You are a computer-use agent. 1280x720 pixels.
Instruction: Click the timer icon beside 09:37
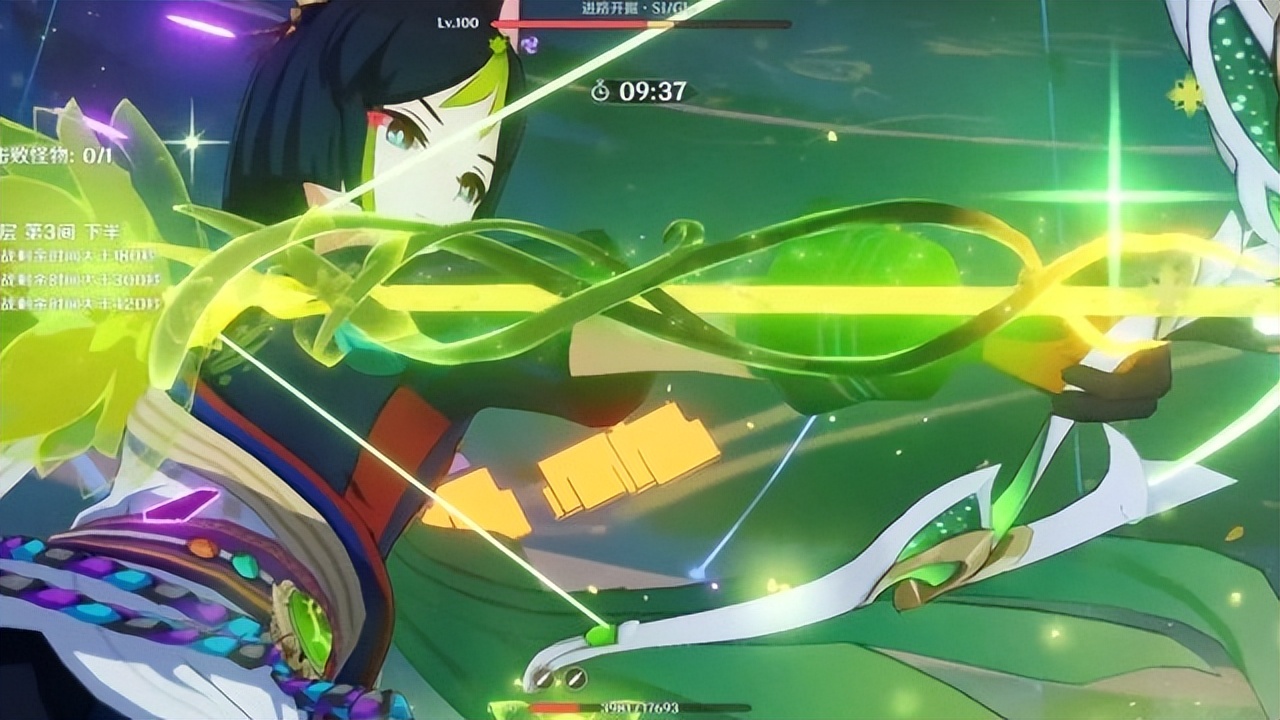point(600,91)
